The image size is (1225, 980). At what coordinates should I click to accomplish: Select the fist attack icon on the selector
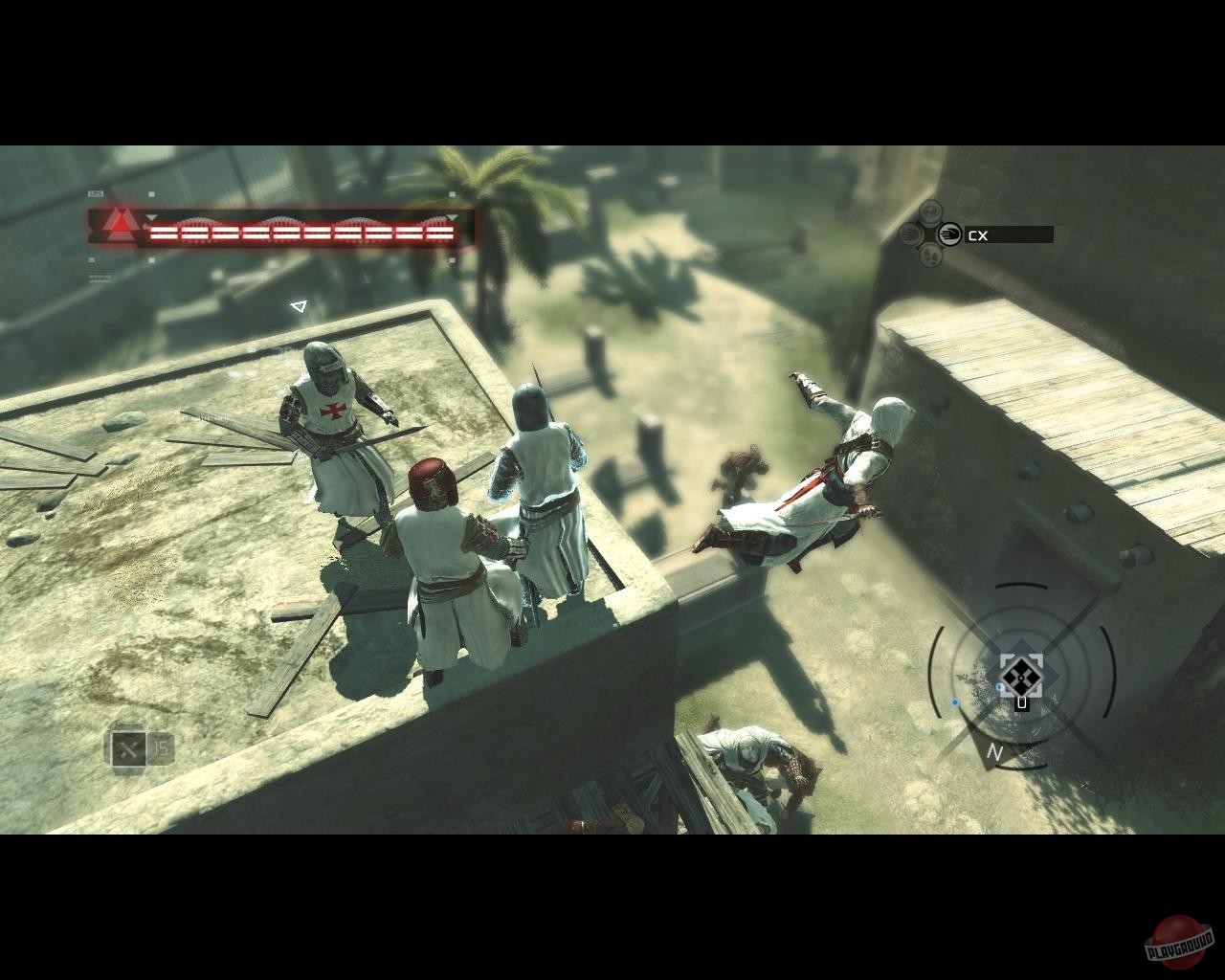pos(949,234)
